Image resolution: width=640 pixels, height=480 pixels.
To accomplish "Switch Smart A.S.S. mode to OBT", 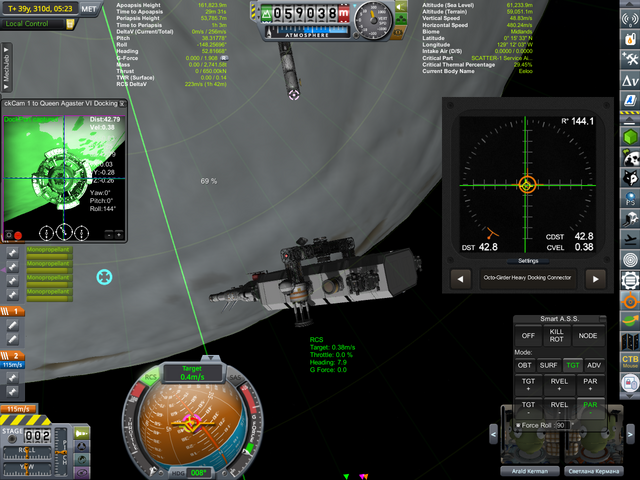I will click(524, 365).
